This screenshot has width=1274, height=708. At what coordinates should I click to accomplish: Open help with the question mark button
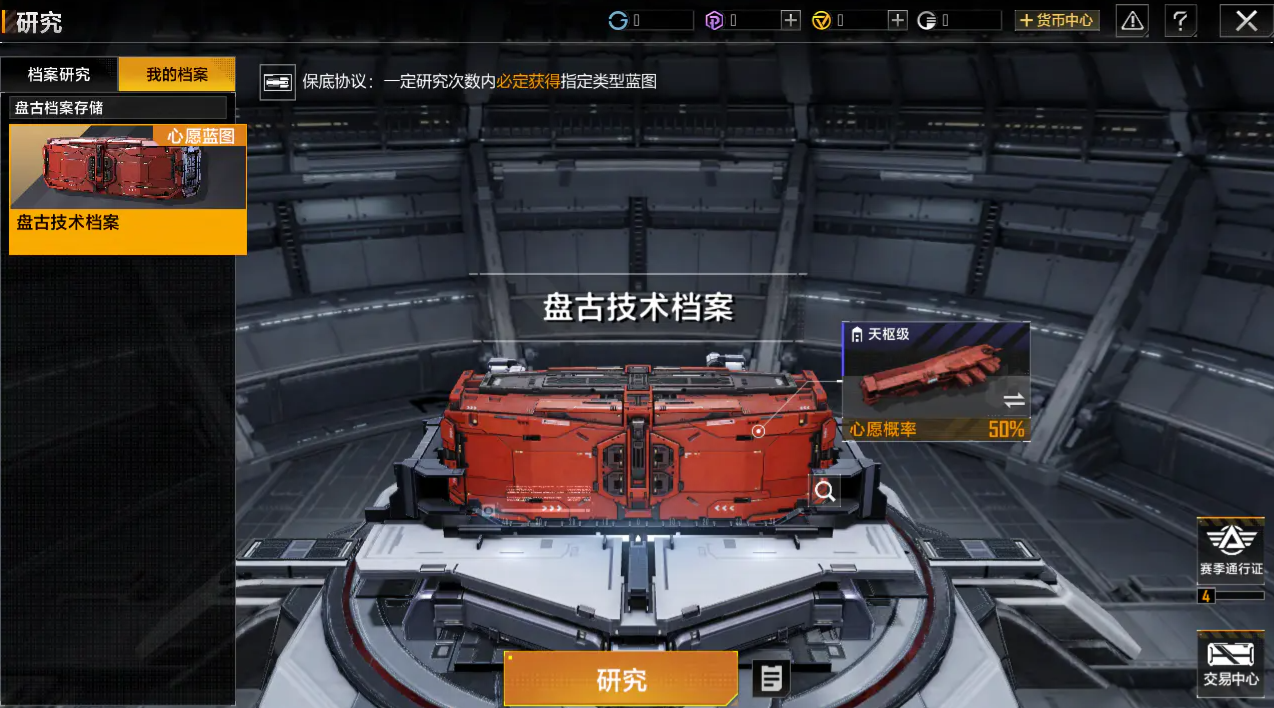(x=1181, y=20)
